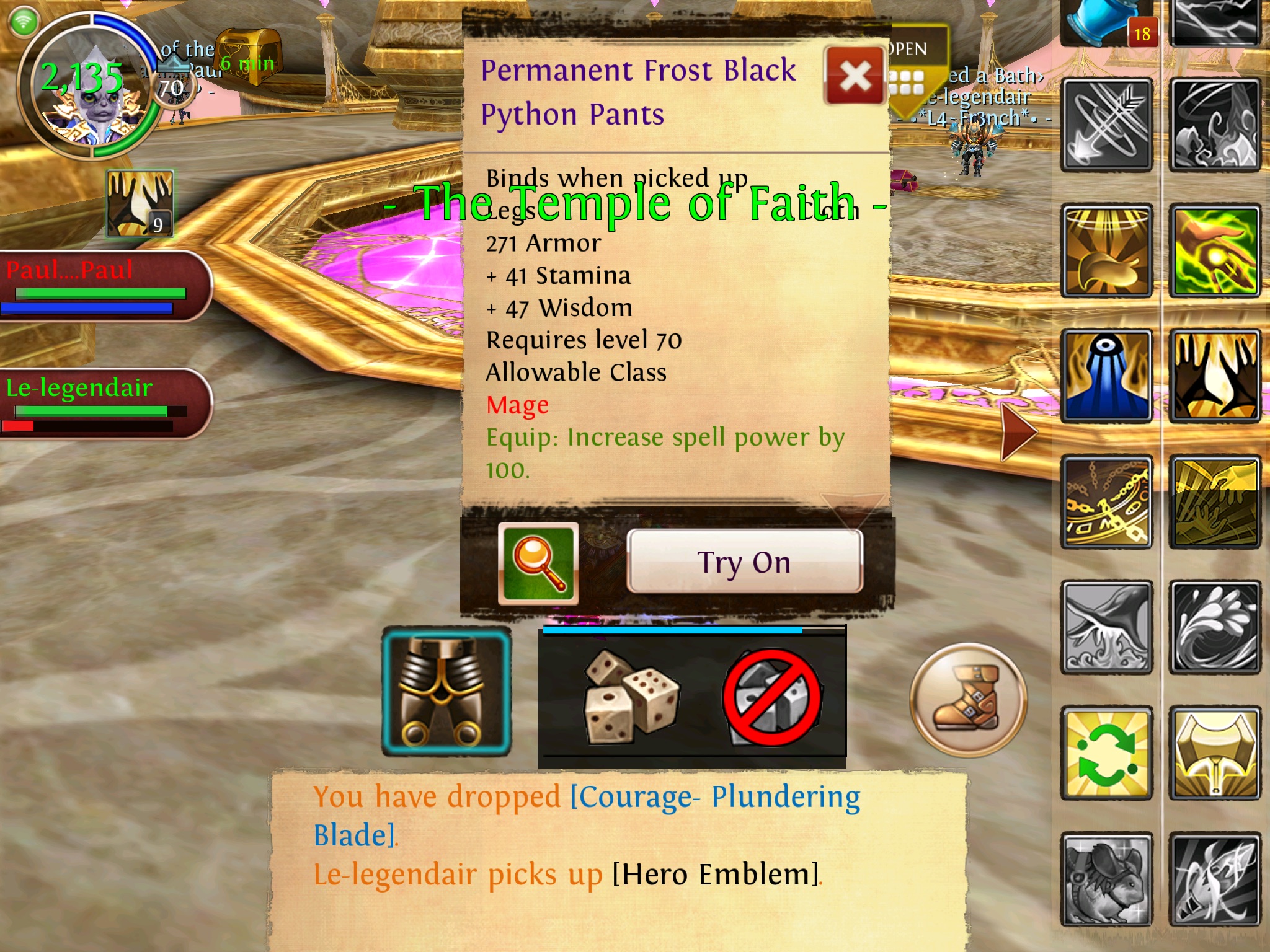Select the pants loot item icon
1270x952 pixels.
pos(446,691)
